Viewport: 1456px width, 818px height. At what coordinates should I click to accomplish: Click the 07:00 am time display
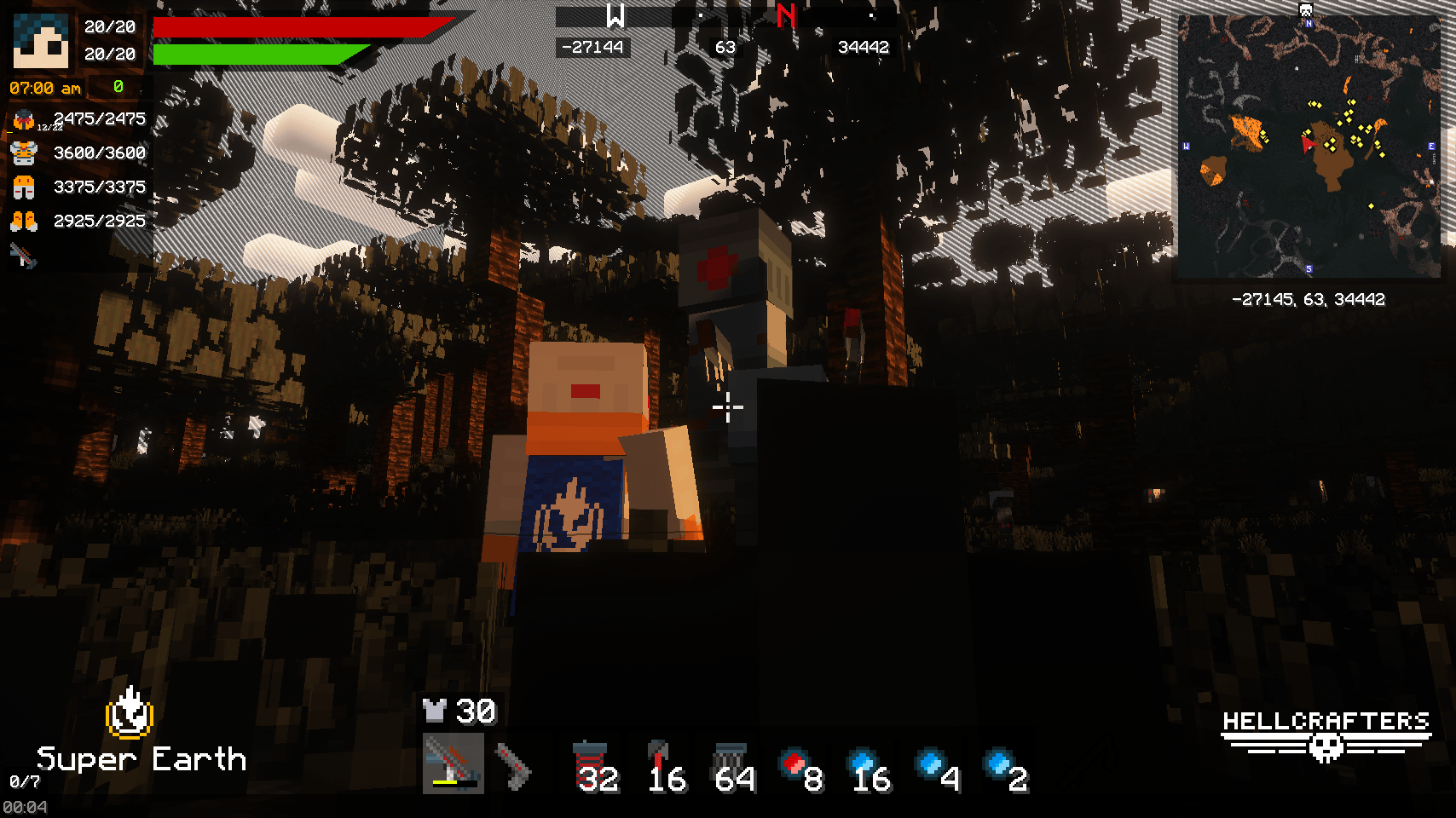tap(43, 87)
